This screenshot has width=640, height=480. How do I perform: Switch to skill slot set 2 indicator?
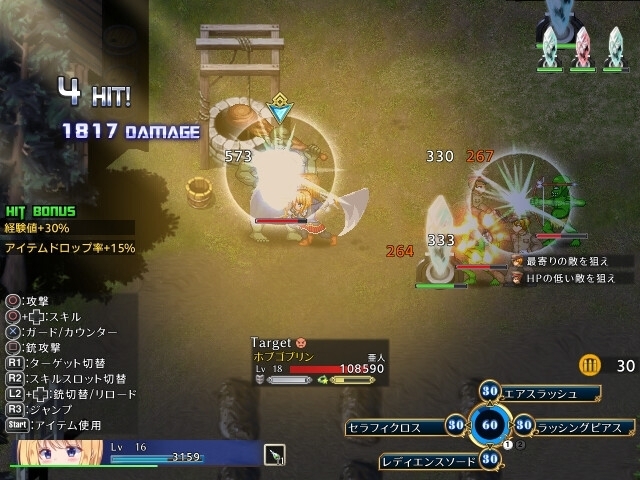pos(520,445)
